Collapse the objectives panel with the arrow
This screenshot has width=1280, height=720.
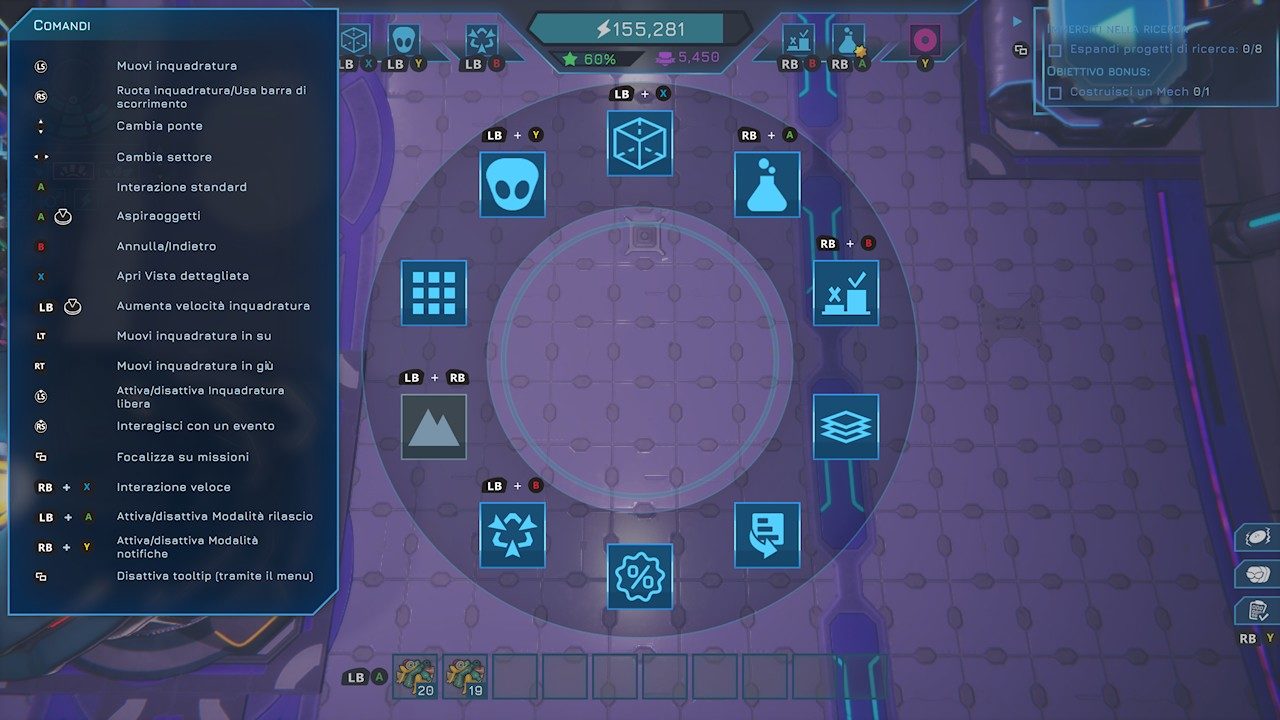coord(1018,21)
